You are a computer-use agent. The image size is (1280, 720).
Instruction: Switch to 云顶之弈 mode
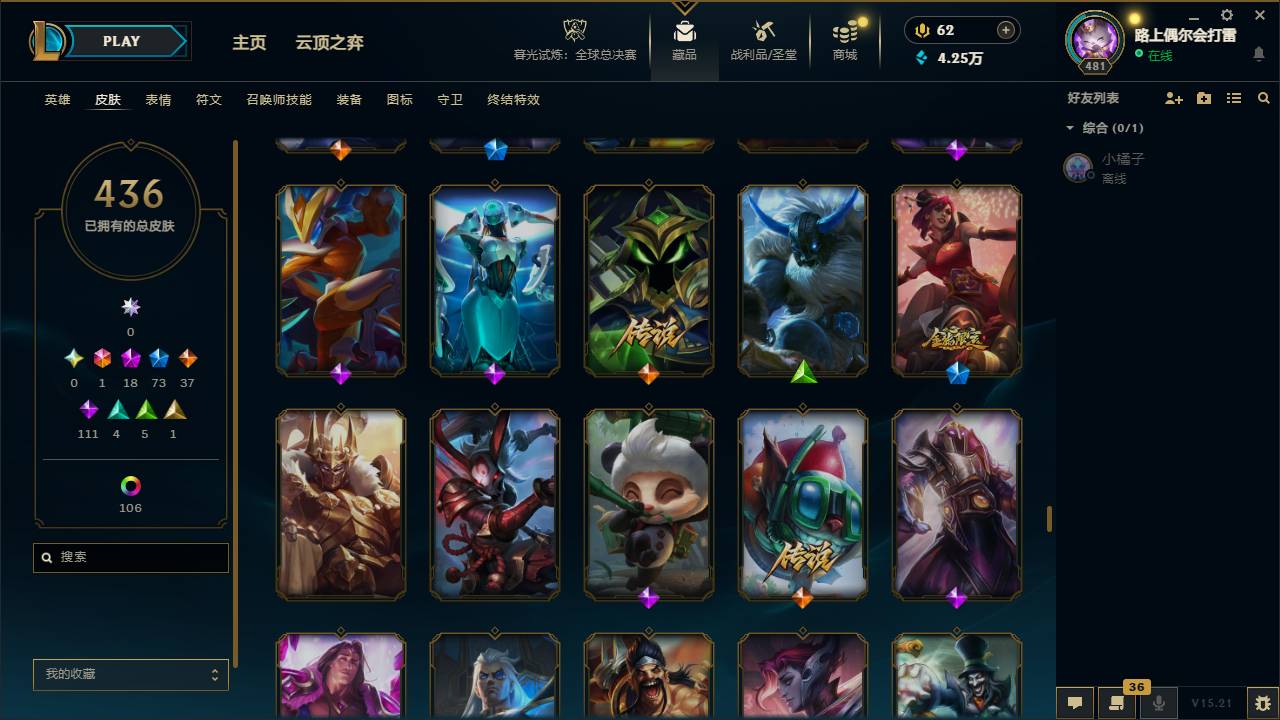(328, 42)
